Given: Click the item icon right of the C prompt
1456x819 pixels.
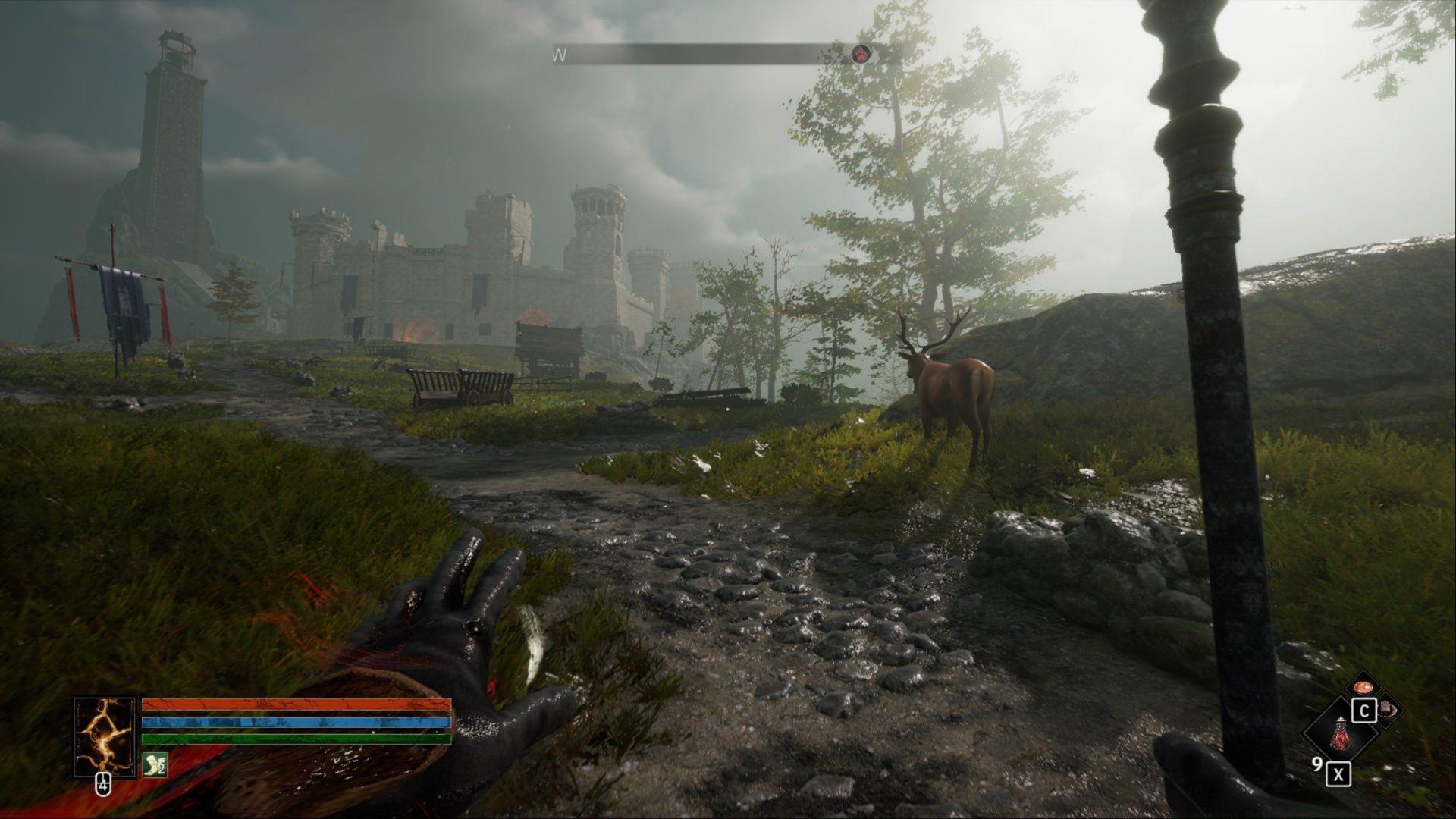Looking at the screenshot, I should 1388,709.
